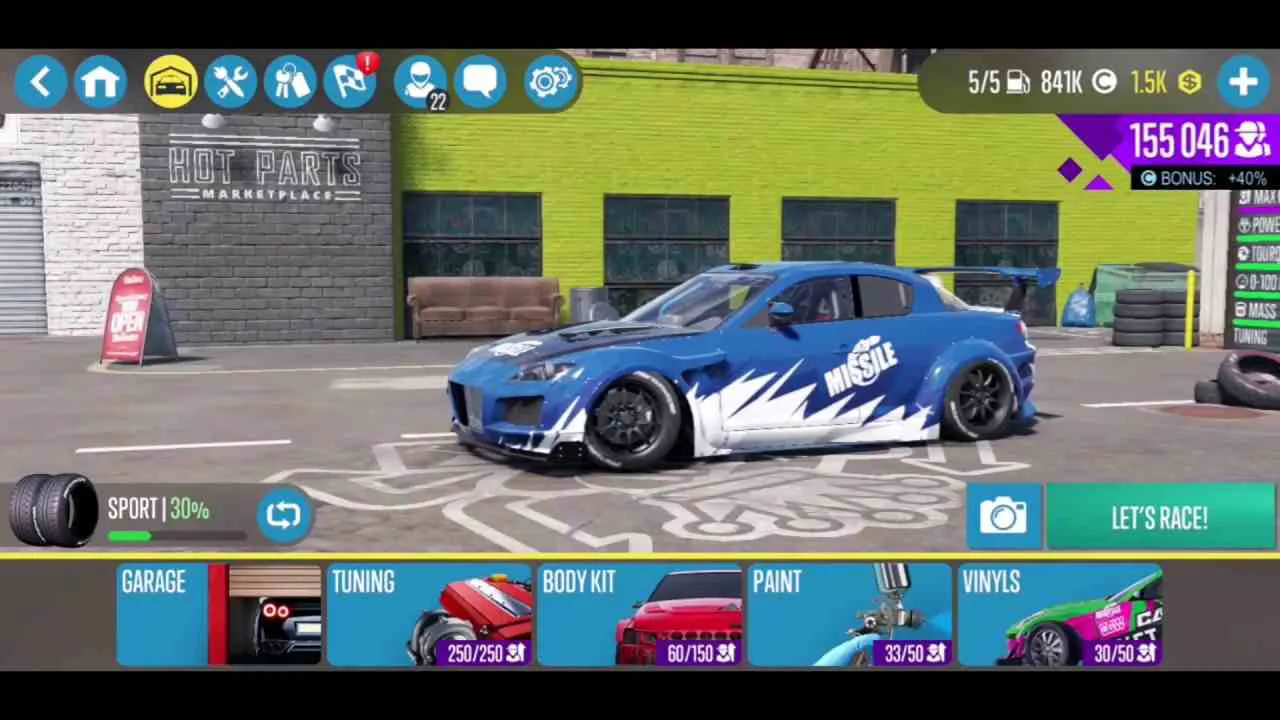
Task: Click the back chevron arrow at top left
Action: coord(41,81)
